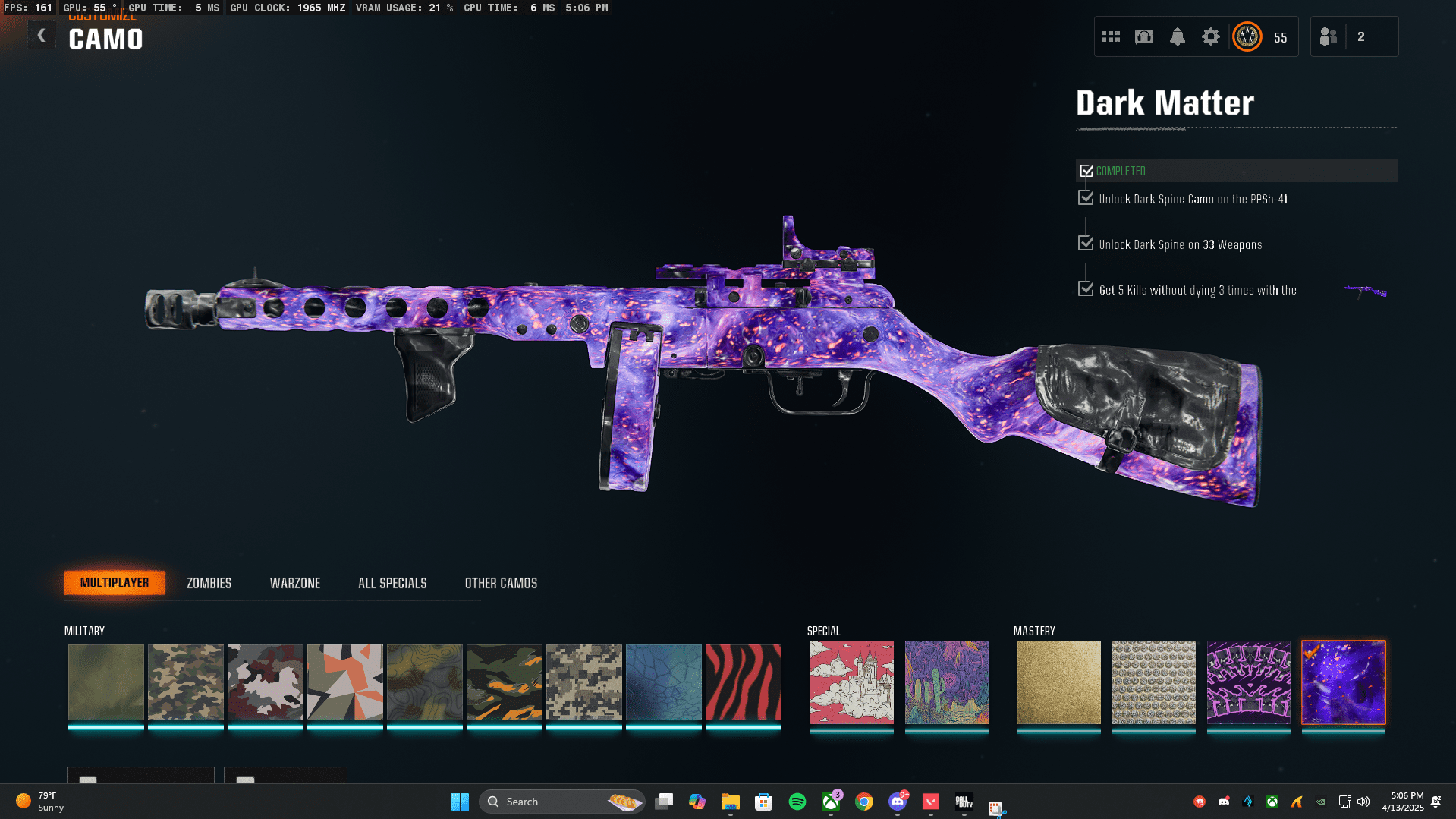Viewport: 1456px width, 819px height.
Task: Choose the Multiplayer camo tab
Action: pos(115,583)
